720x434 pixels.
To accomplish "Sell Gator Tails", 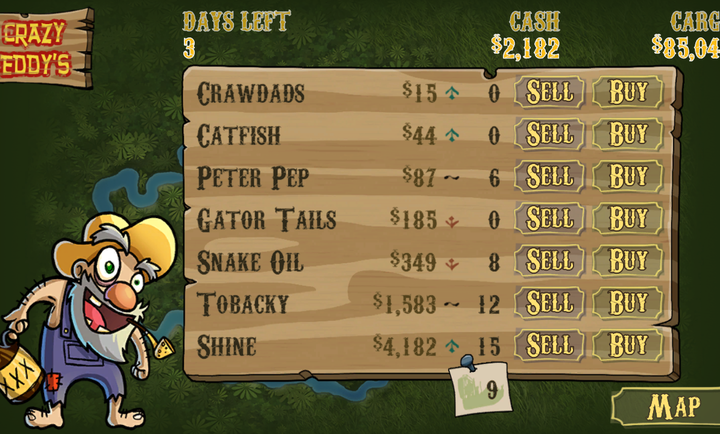I will point(549,219).
